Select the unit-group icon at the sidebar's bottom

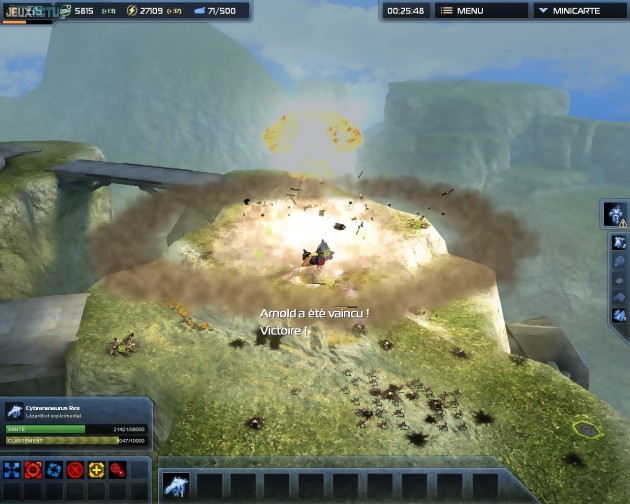tap(619, 316)
